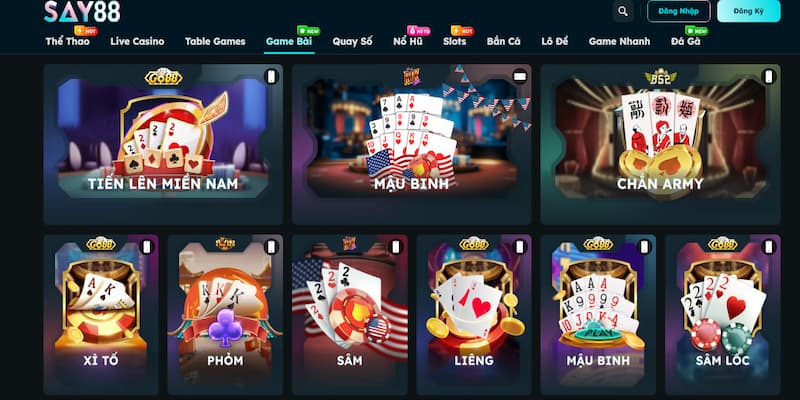800x400 pixels.
Task: Go to the Quay Số tab
Action: click(352, 42)
